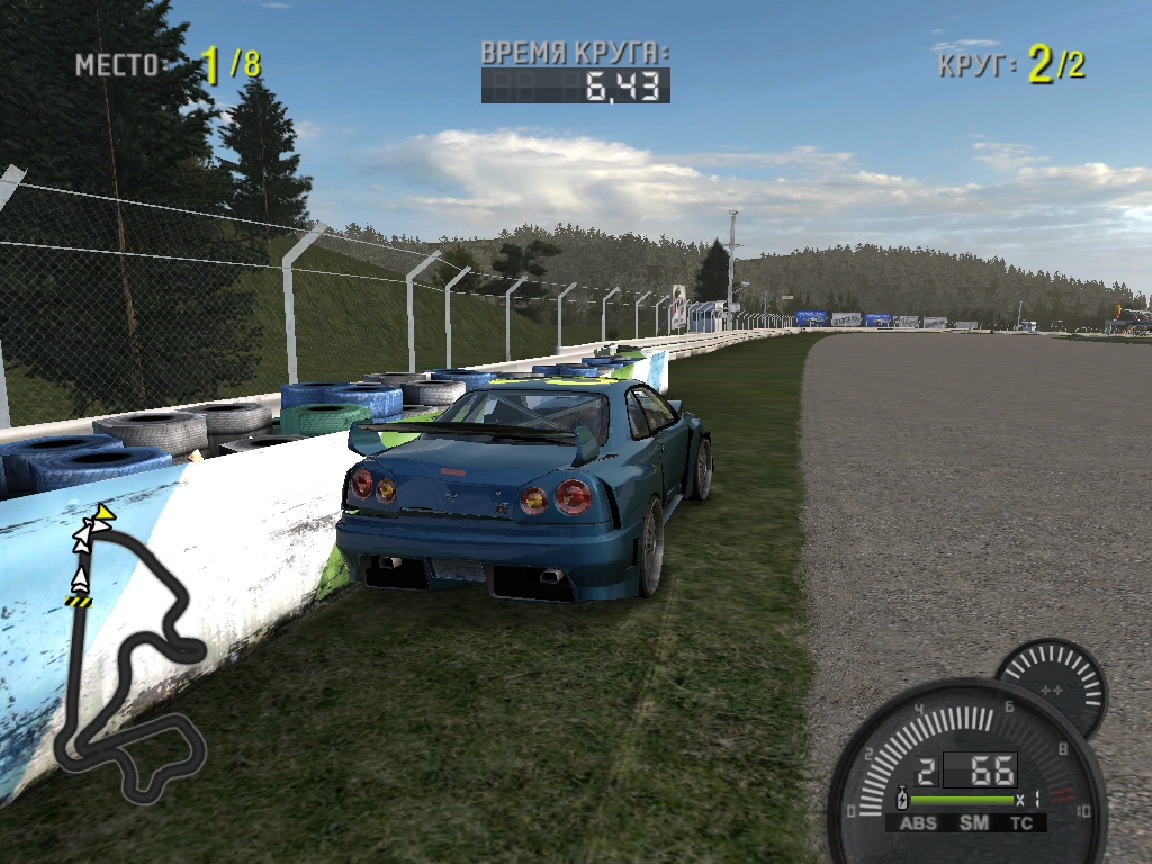Select the ABS assist indicator
Screen dimensions: 1152x864
click(918, 823)
